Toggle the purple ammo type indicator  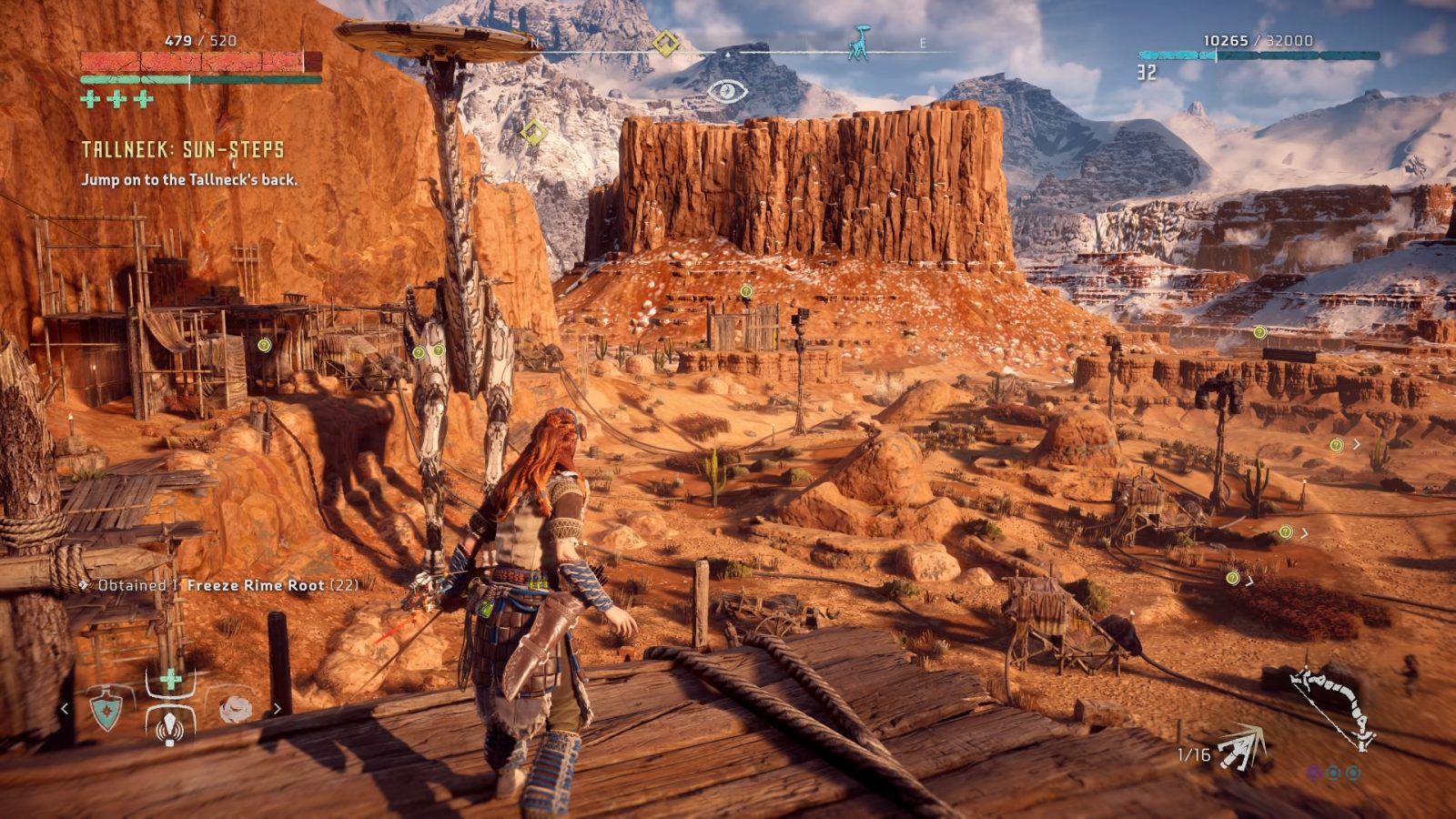[x=1315, y=773]
